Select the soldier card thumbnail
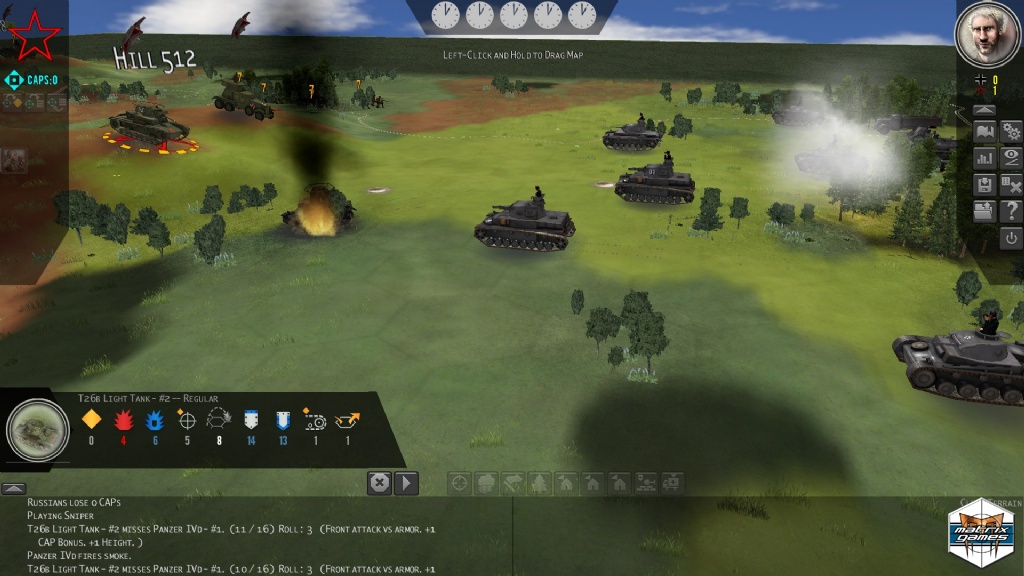This screenshot has width=1024, height=576. pos(14,160)
